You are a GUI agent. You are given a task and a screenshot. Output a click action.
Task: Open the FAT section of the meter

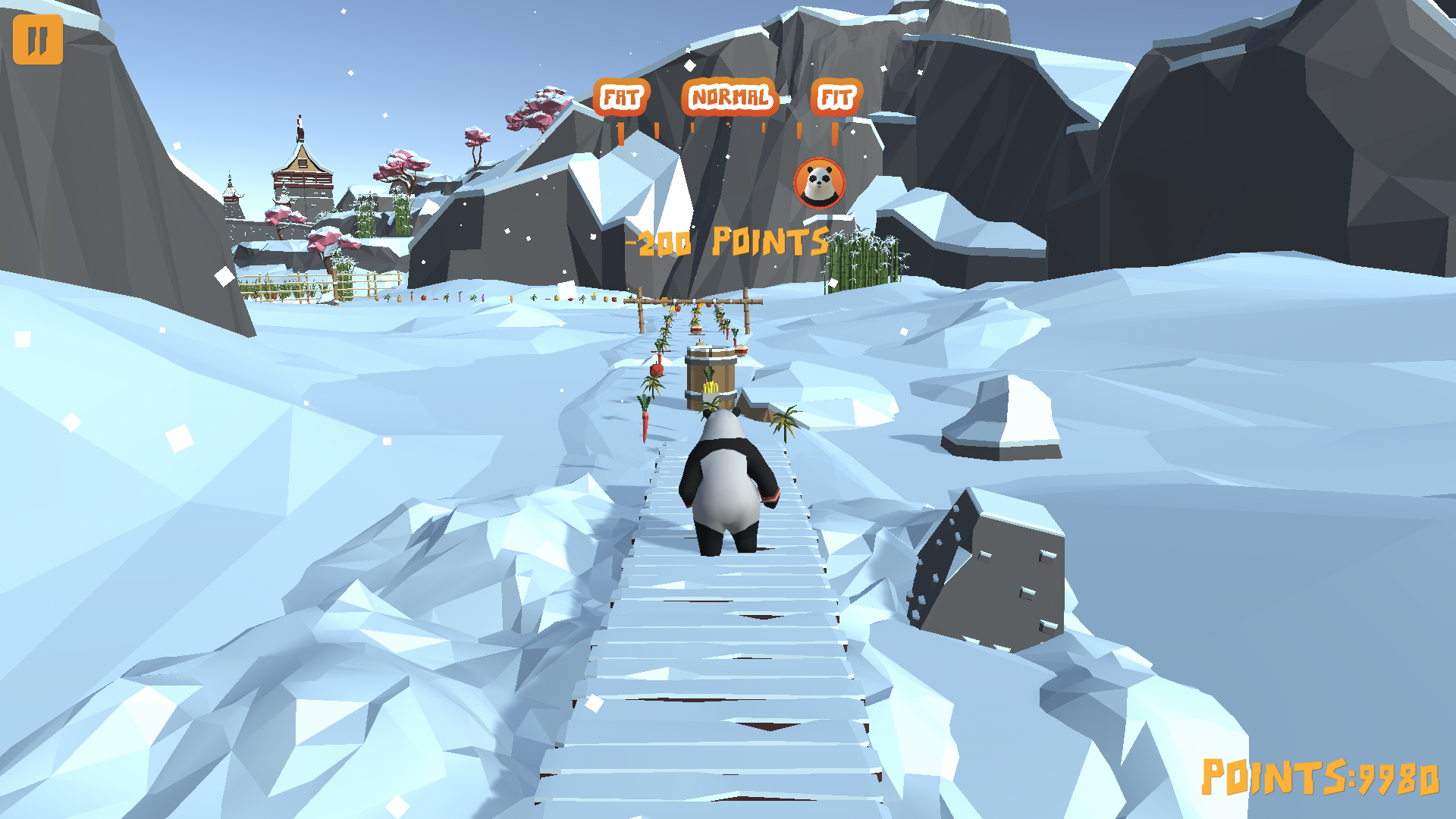coord(622,97)
